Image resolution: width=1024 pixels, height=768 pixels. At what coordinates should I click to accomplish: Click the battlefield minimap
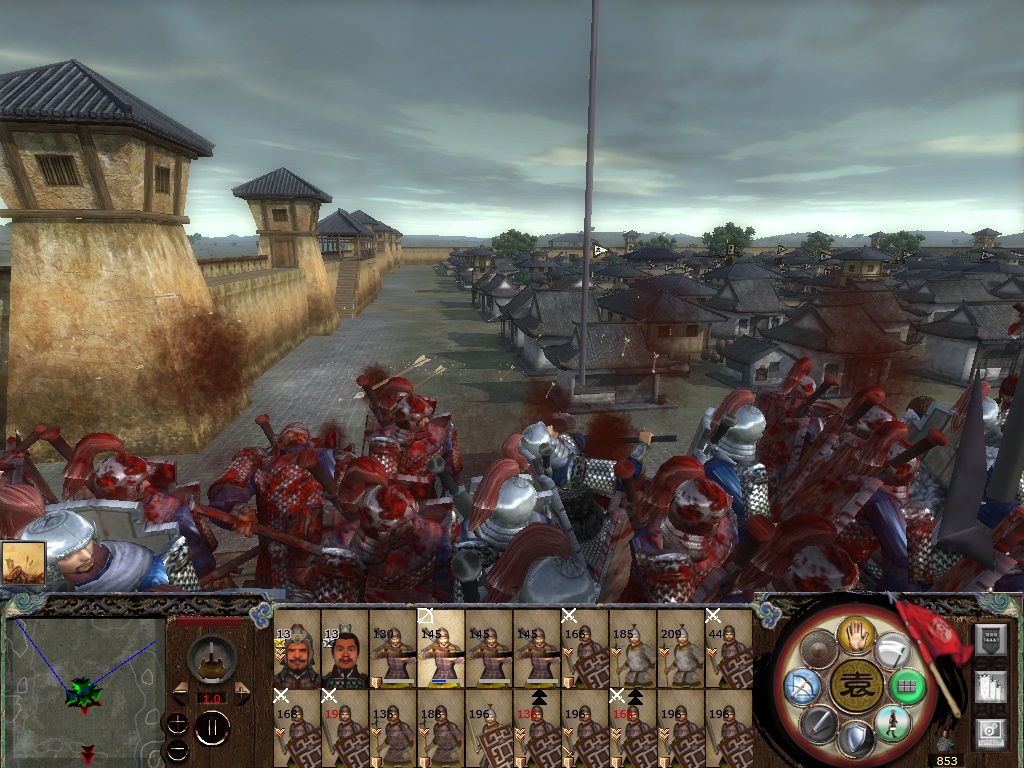point(85,680)
